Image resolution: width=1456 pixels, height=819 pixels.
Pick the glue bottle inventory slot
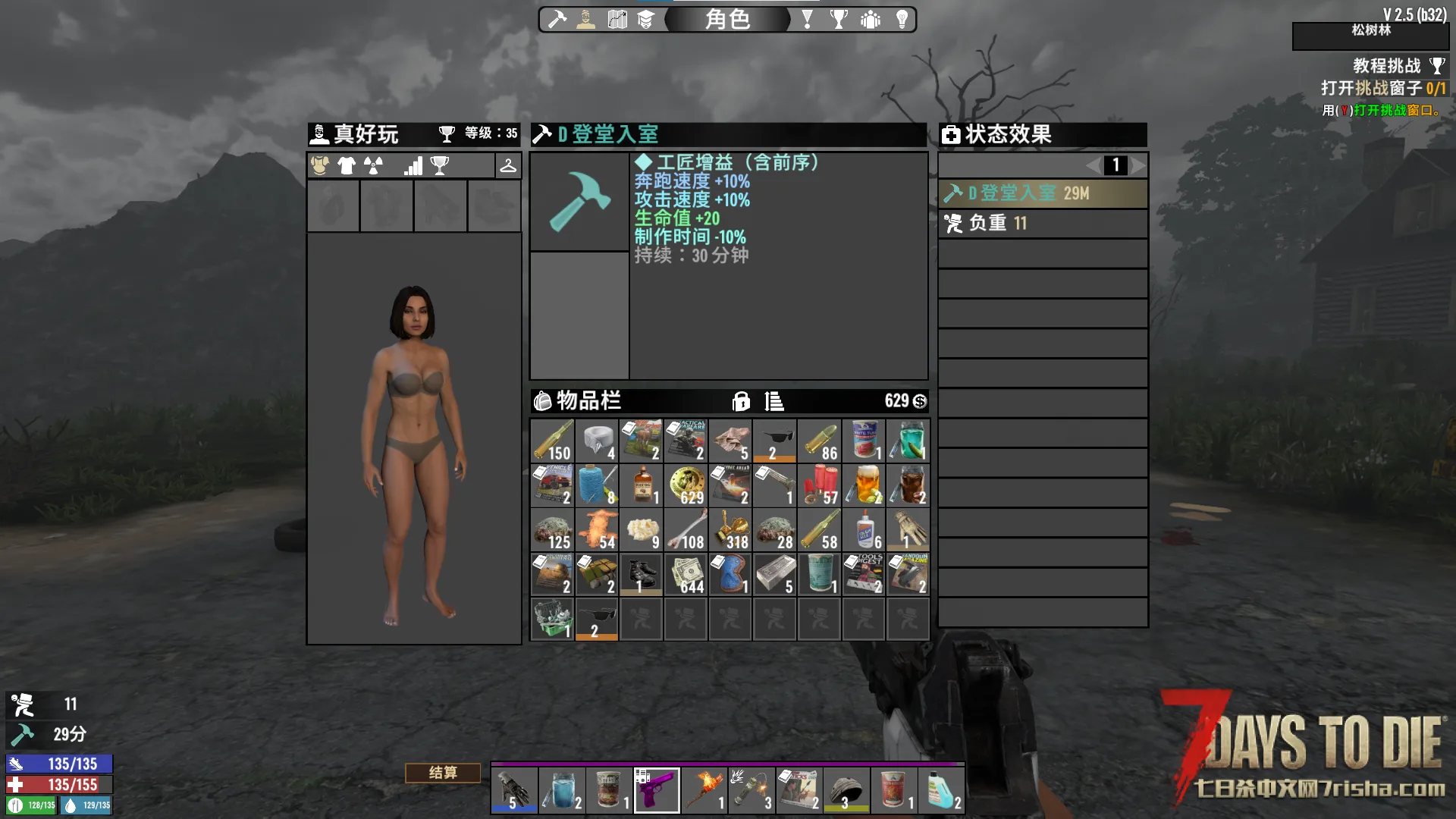point(864,530)
